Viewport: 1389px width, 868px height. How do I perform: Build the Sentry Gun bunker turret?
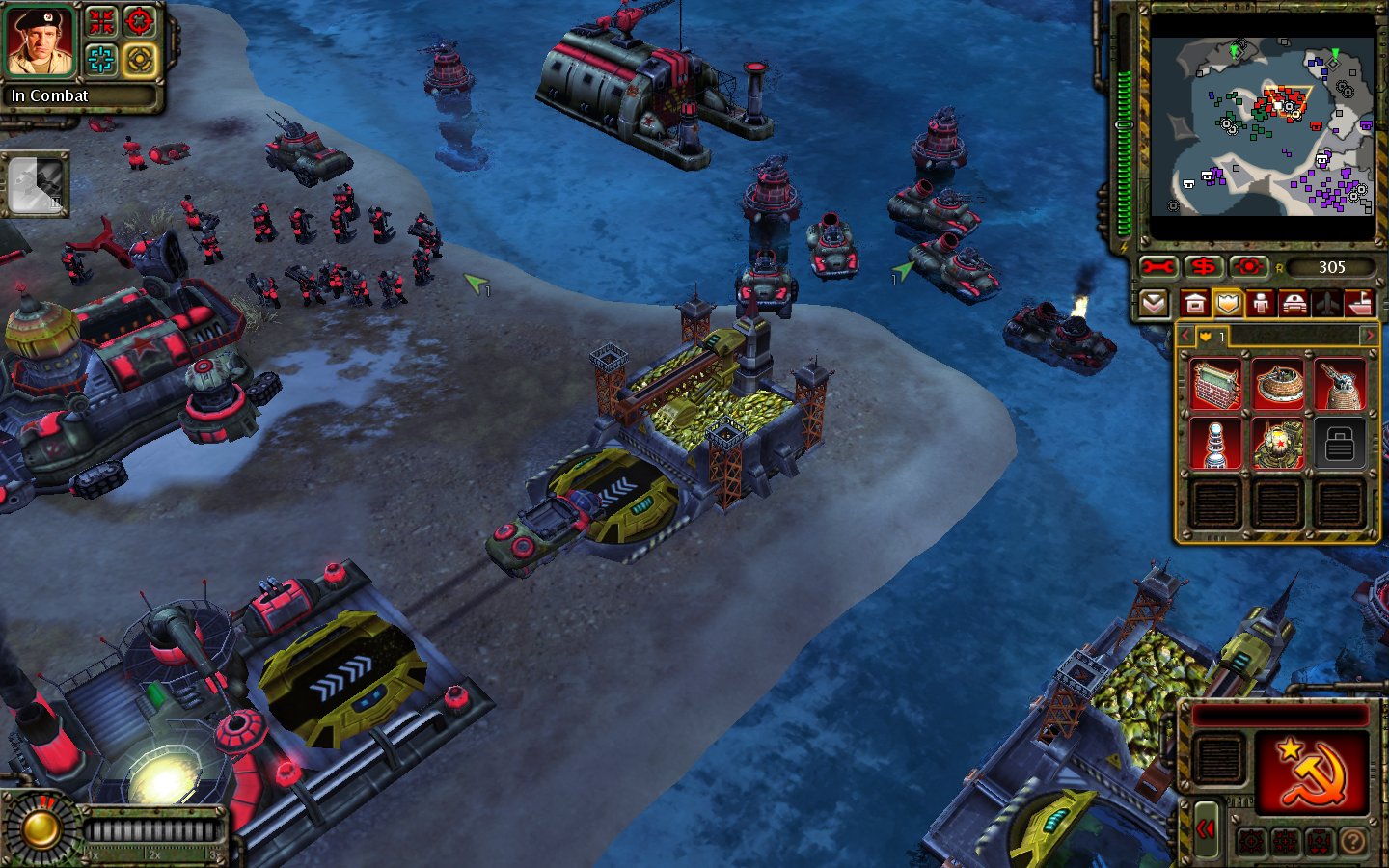[x=1277, y=384]
